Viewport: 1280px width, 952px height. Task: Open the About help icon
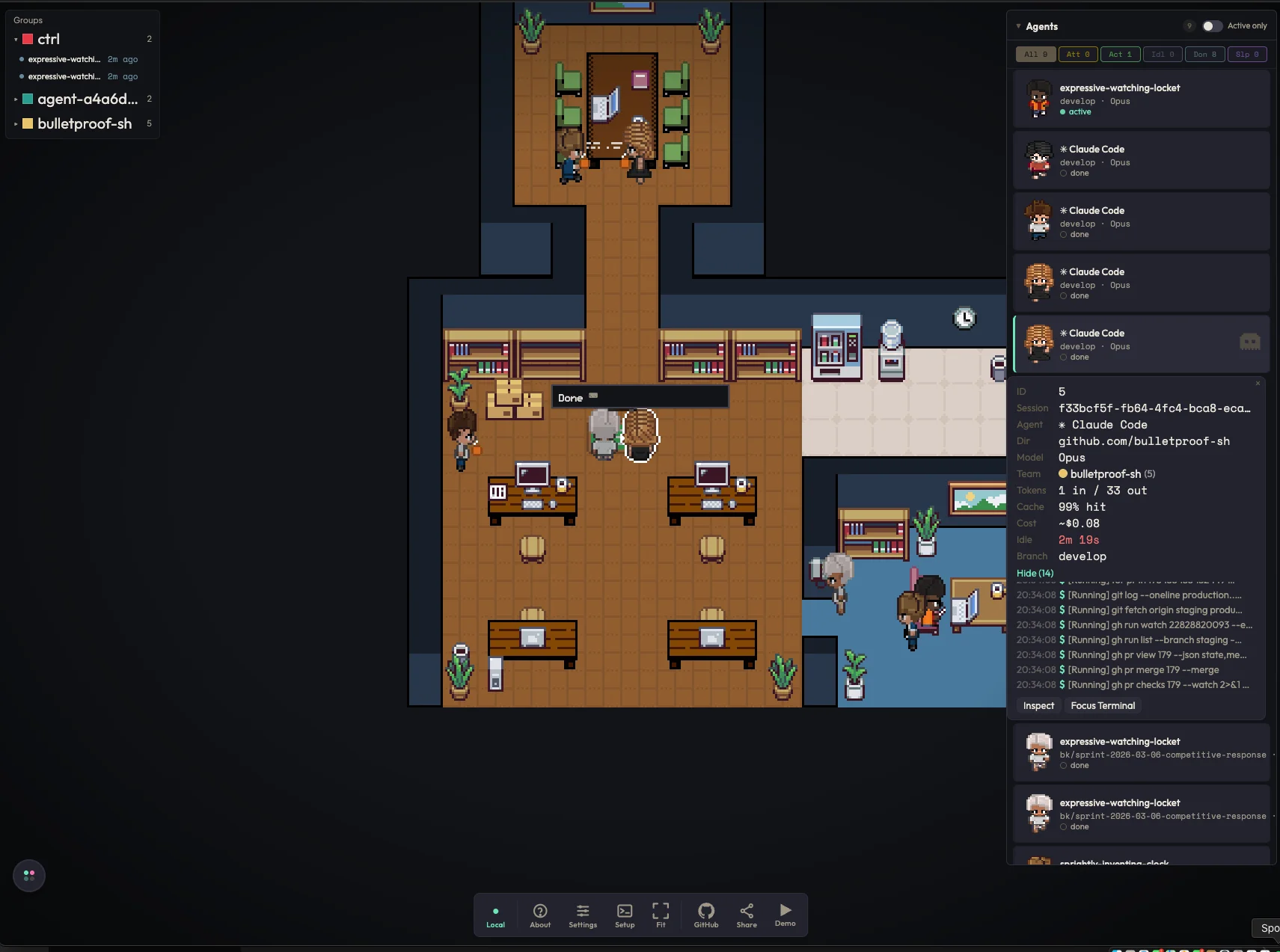[x=539, y=915]
